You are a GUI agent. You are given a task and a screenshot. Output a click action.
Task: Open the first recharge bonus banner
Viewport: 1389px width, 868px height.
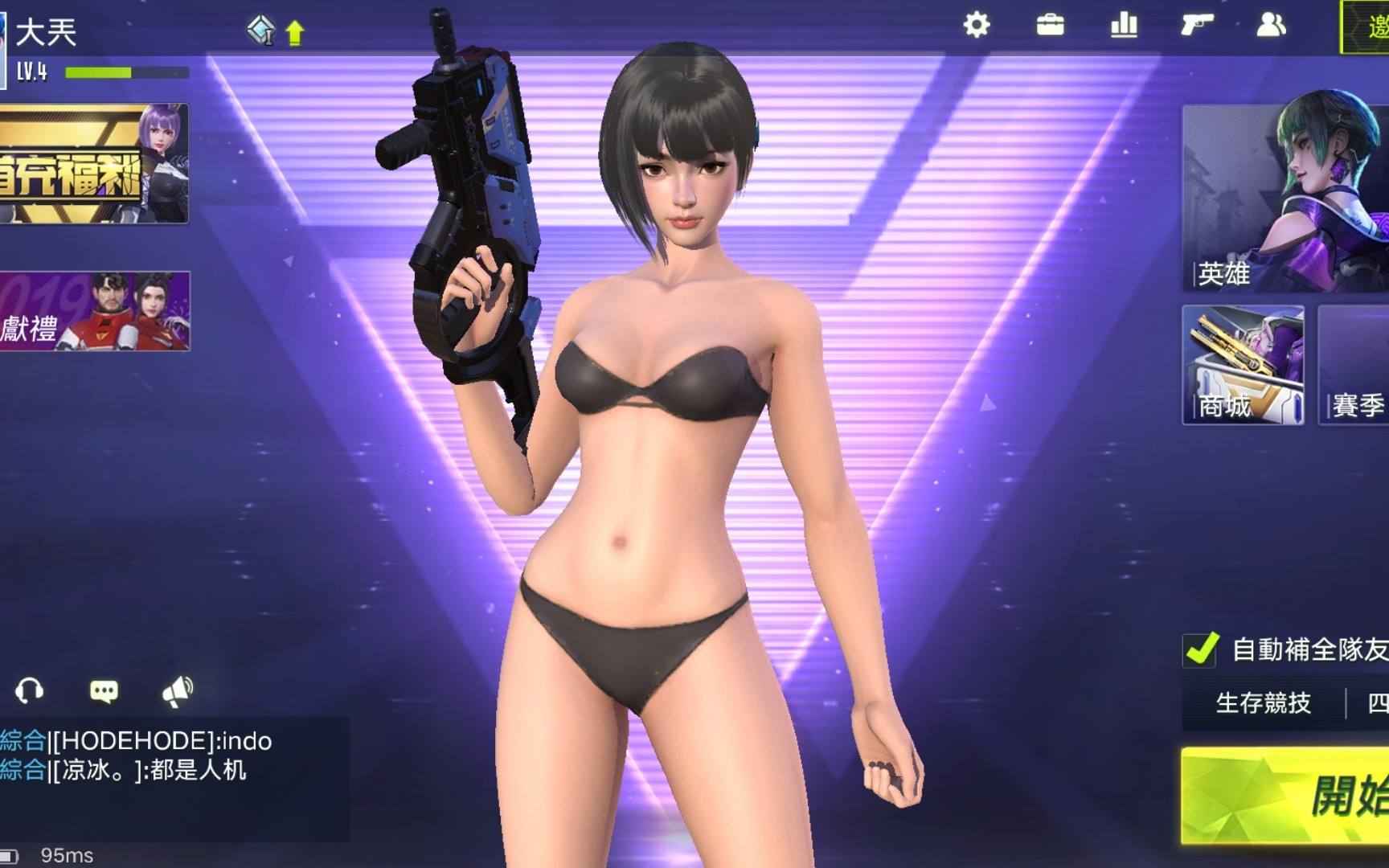click(x=94, y=163)
